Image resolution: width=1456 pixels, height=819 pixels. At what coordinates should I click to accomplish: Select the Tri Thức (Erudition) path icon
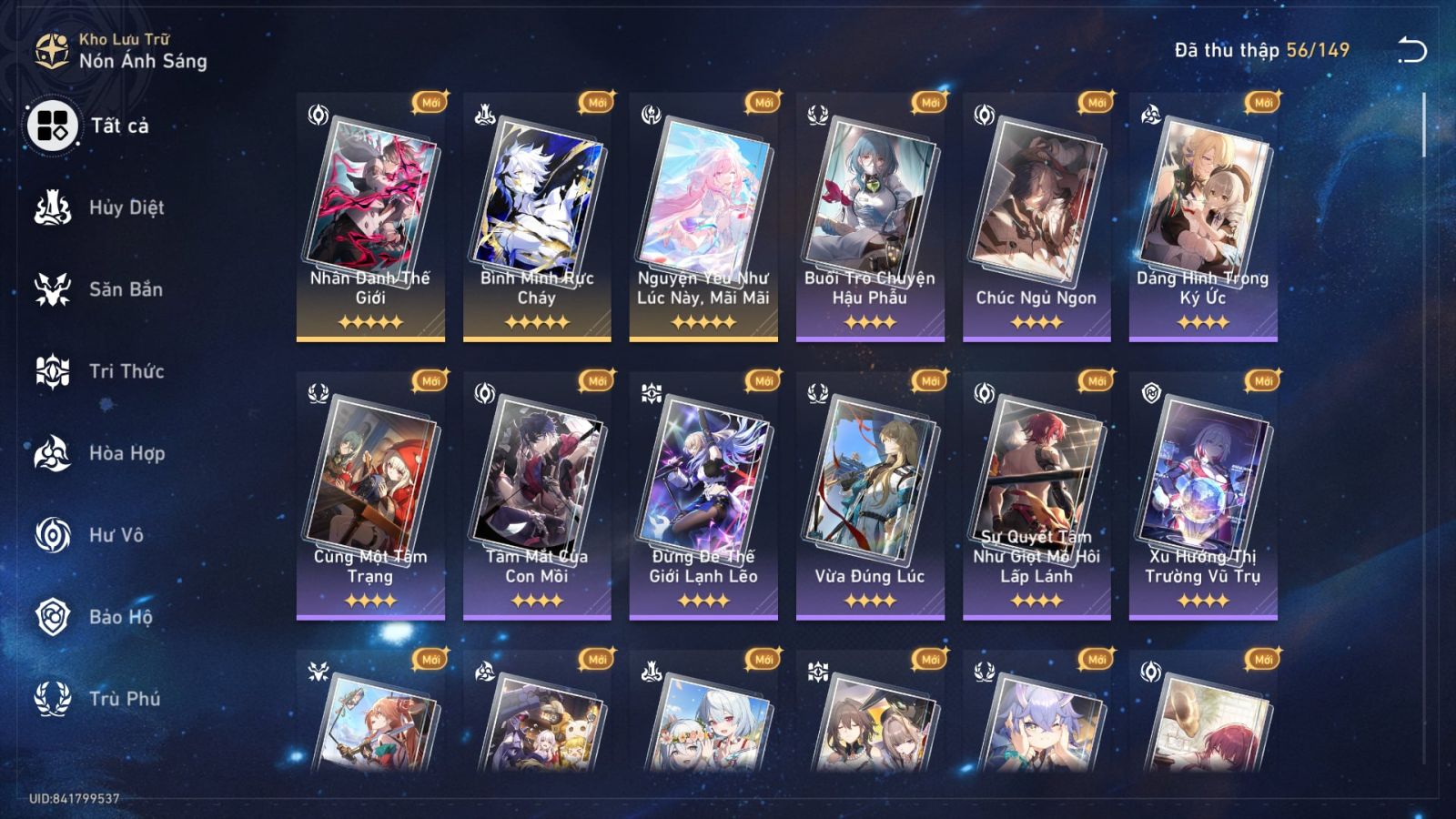(x=52, y=371)
